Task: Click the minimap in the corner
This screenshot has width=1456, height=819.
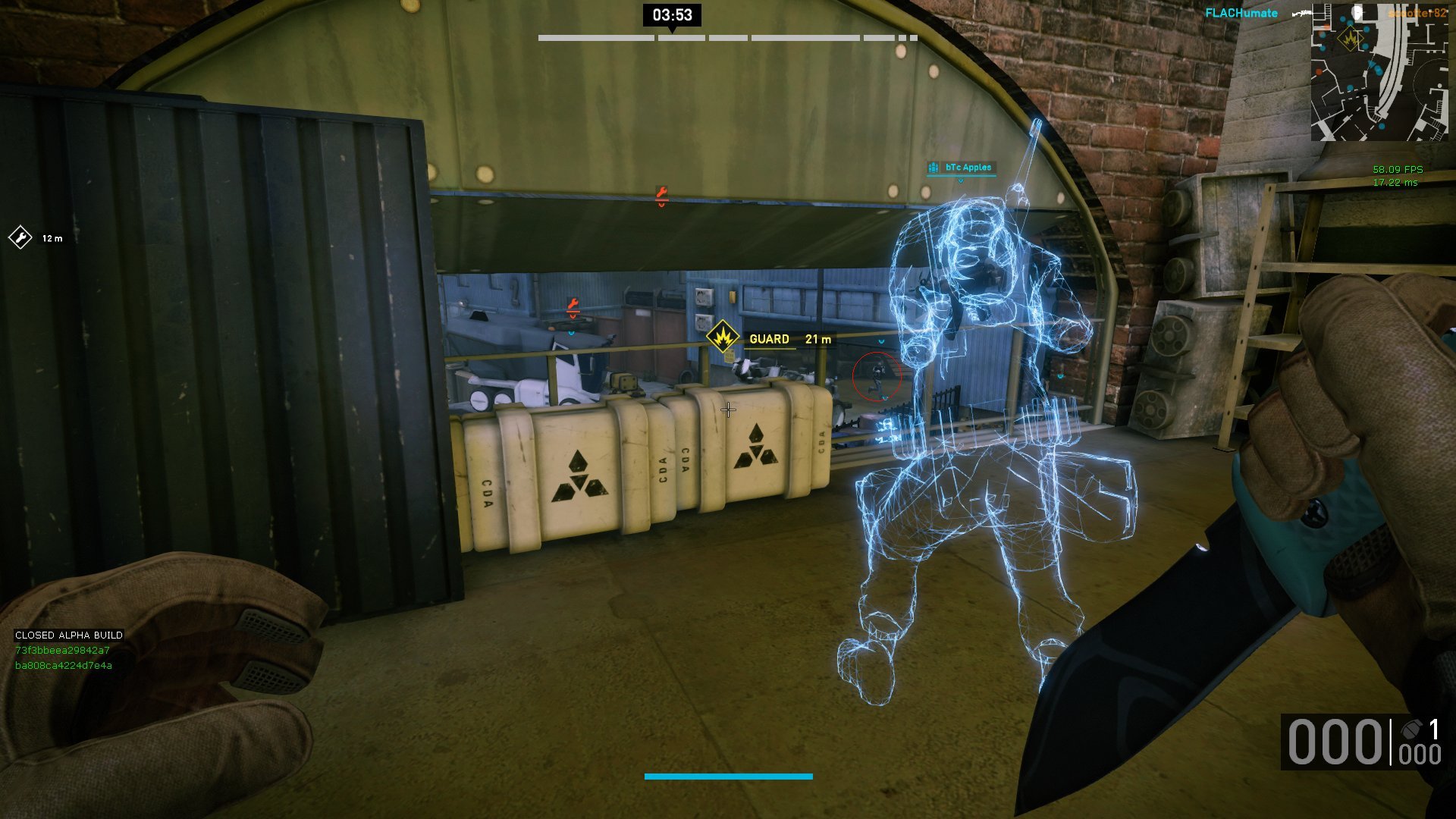Action: click(x=1379, y=74)
